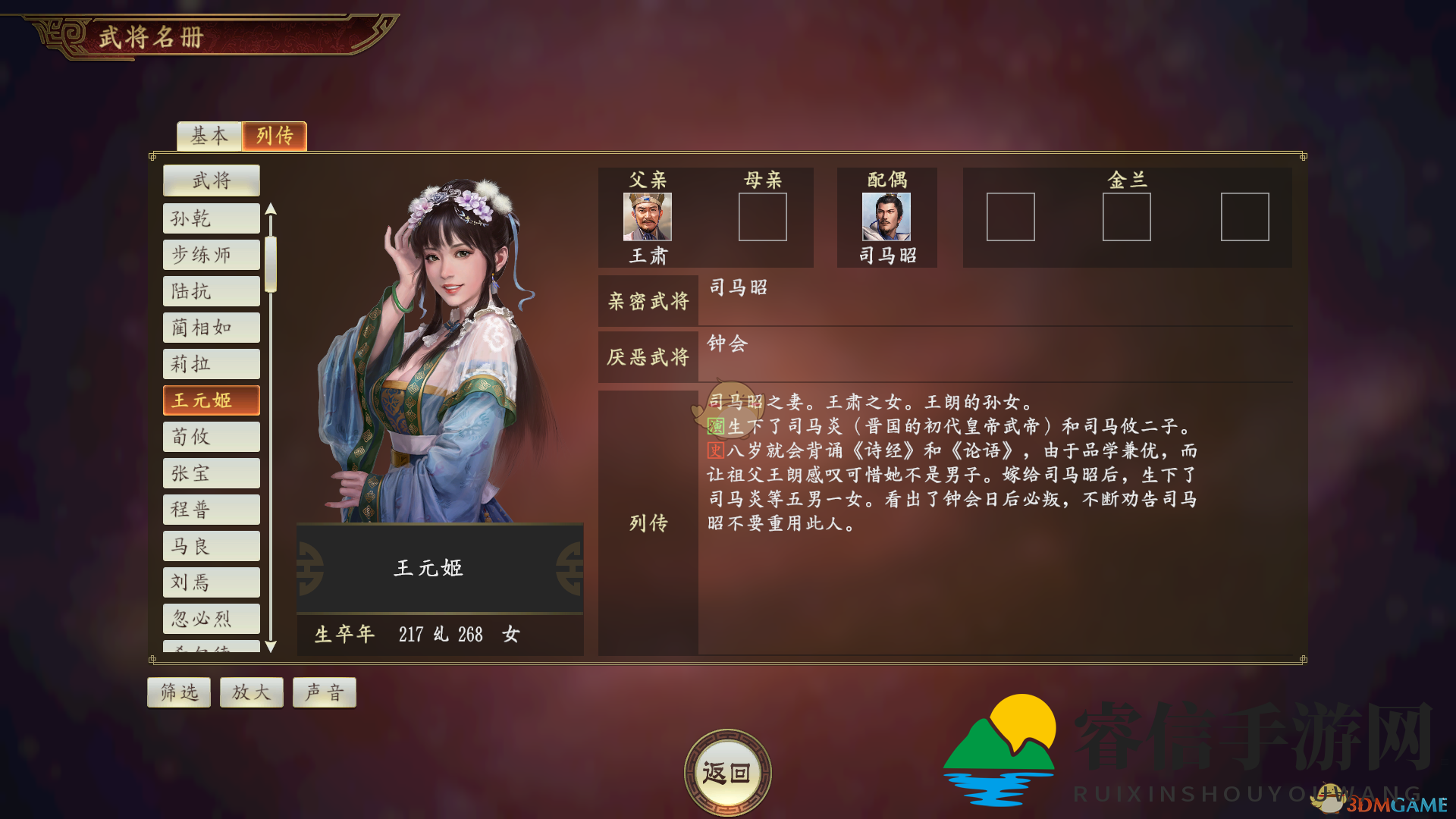
Task: Pick 蔺相如 from the officer list
Action: pyautogui.click(x=212, y=328)
